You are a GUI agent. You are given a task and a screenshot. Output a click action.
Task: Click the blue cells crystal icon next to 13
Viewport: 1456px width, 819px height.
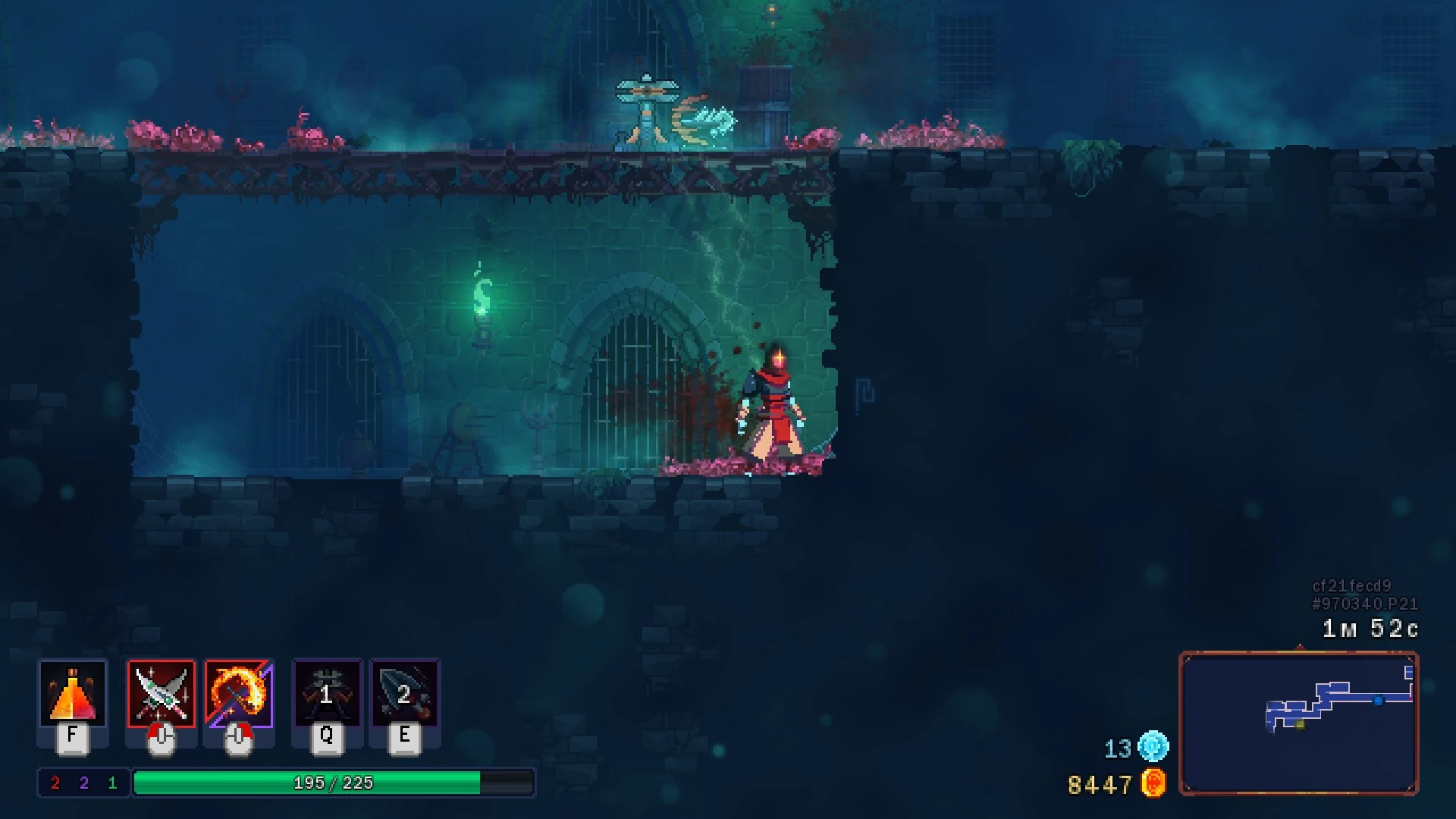[1151, 747]
